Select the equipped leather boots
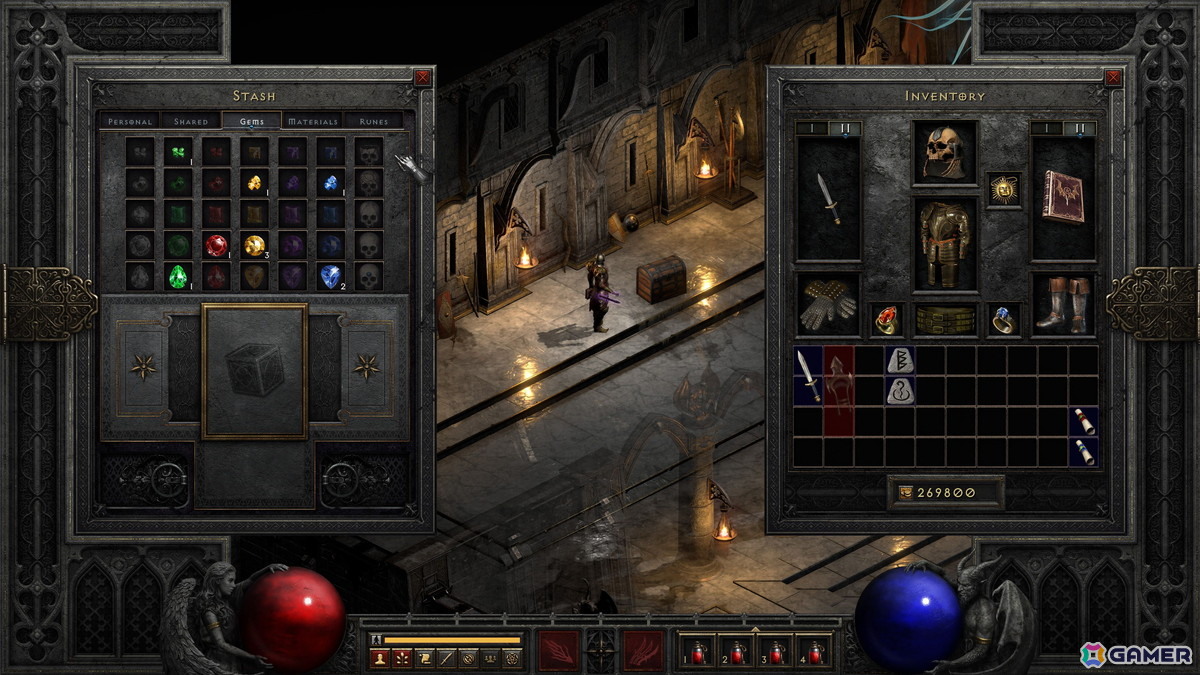The image size is (1200, 675). pos(1063,305)
